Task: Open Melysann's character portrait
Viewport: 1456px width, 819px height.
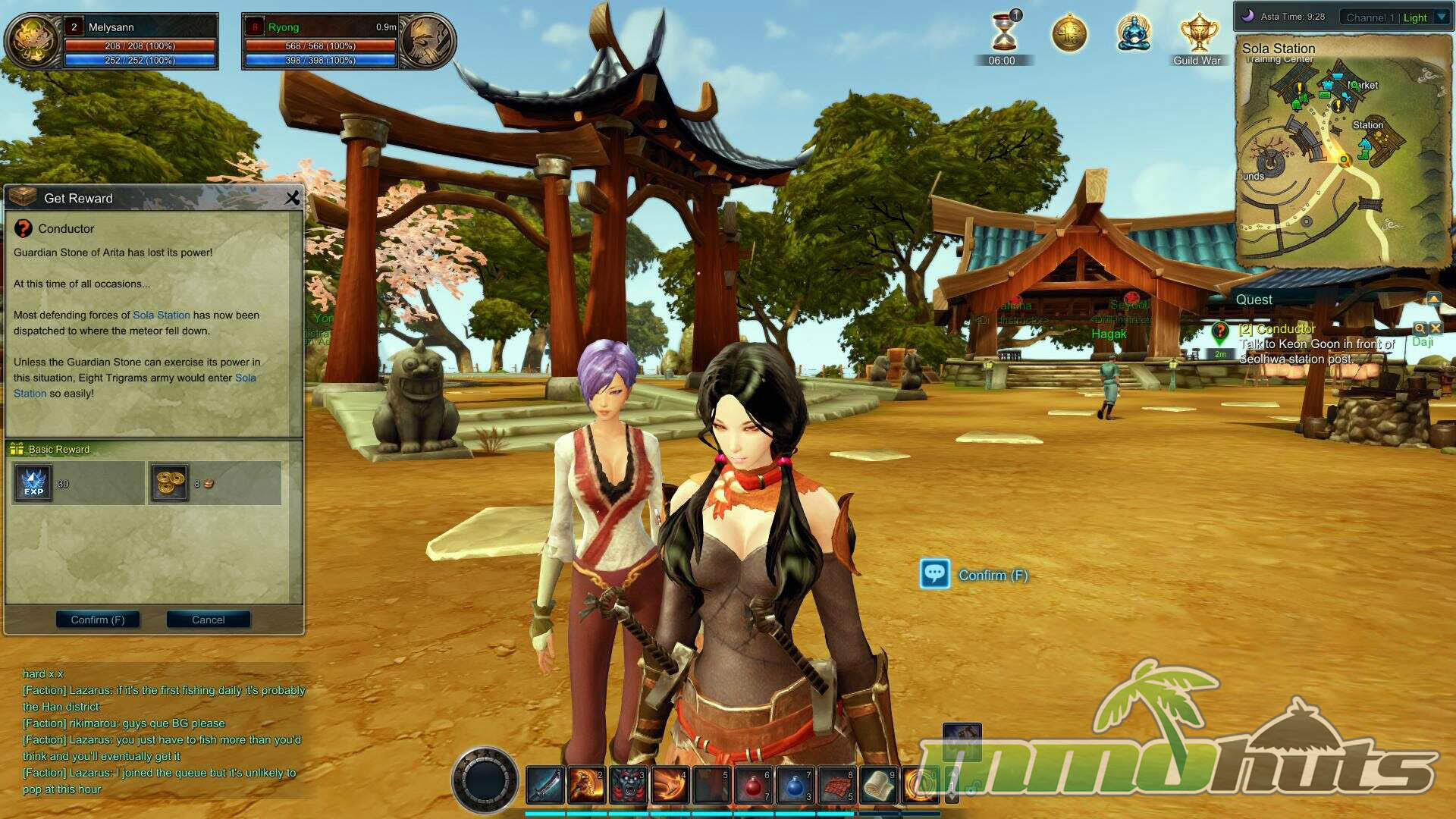Action: coord(32,41)
